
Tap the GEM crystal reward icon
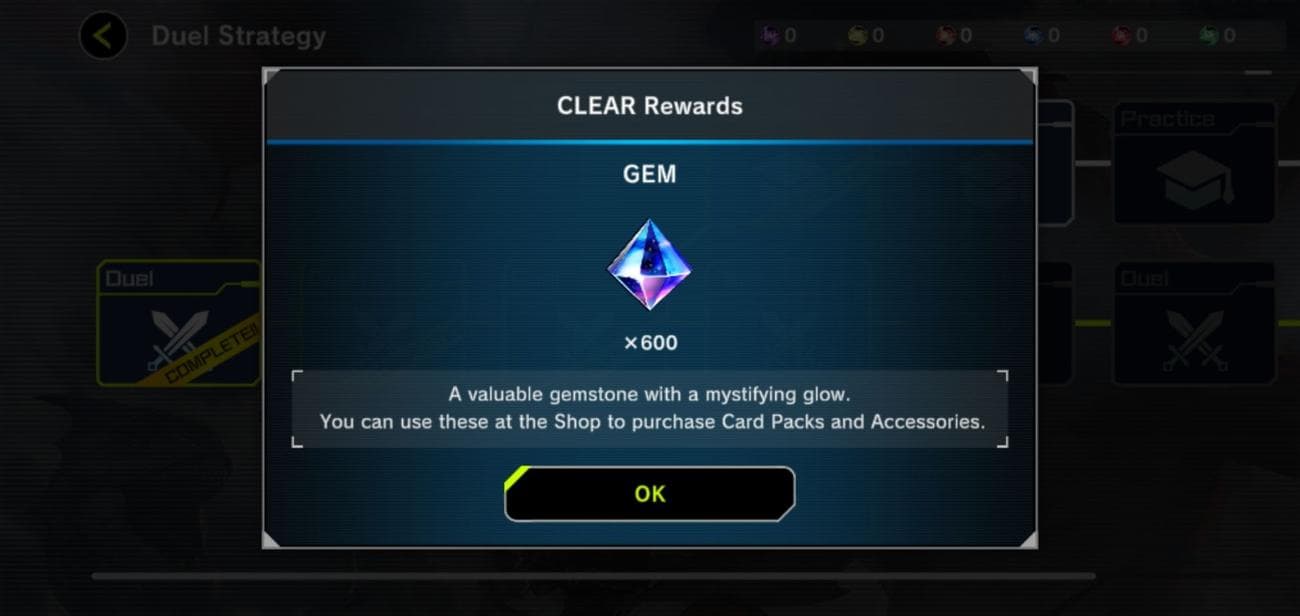tap(649, 265)
